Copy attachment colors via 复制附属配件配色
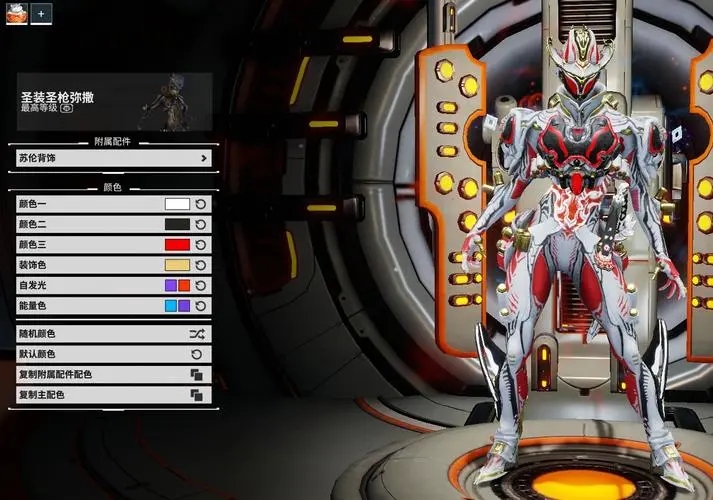The image size is (713, 500). click(112, 374)
